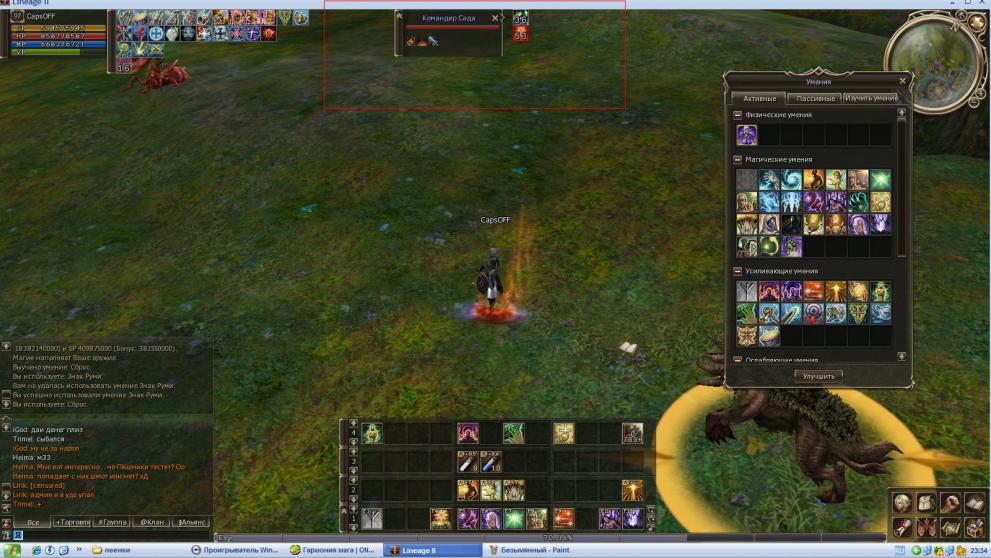The image size is (991, 558).
Task: Switch chat to the Торговля channel
Action: (x=72, y=522)
